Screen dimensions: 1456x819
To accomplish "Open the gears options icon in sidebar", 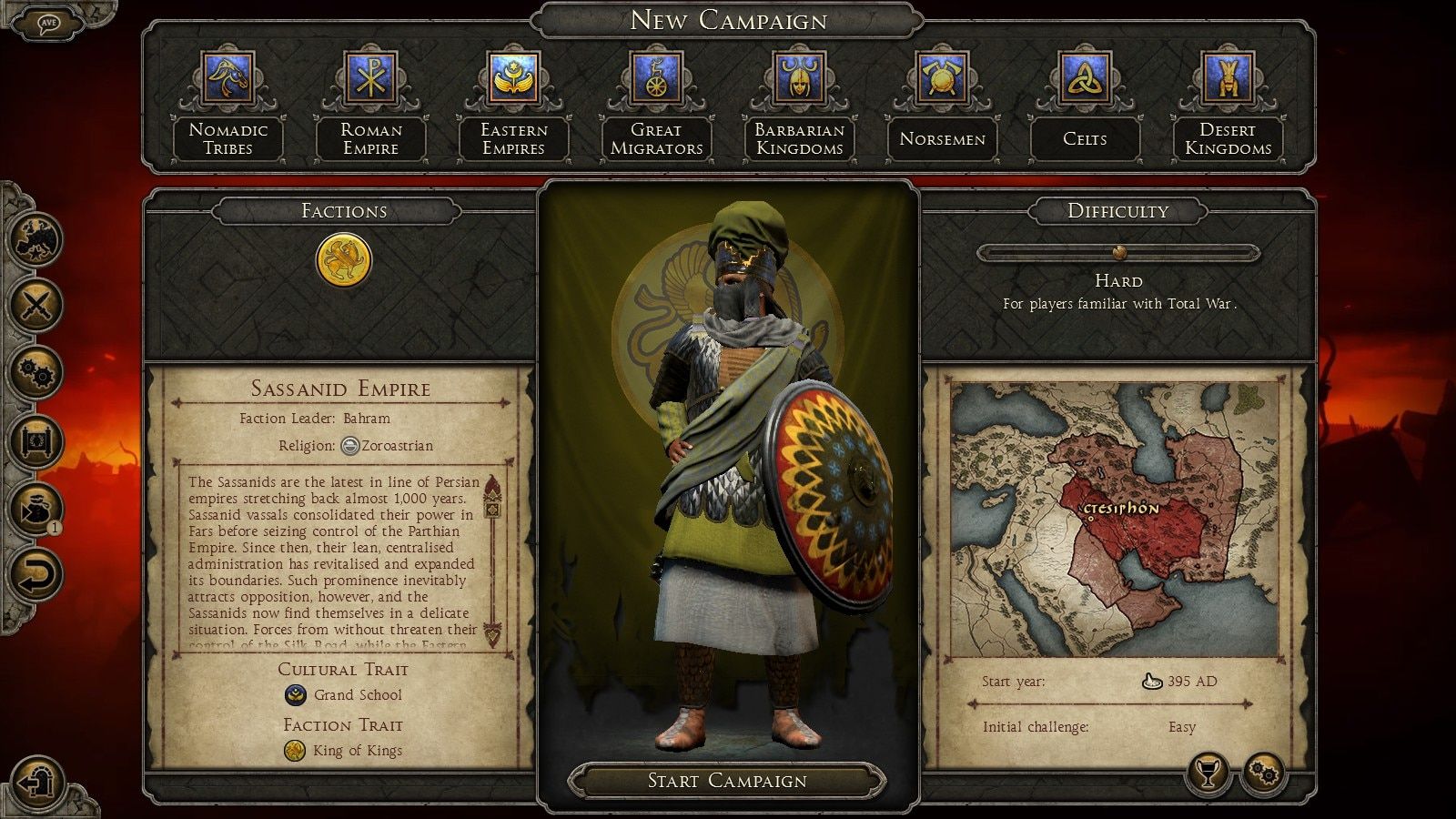I will click(x=35, y=372).
